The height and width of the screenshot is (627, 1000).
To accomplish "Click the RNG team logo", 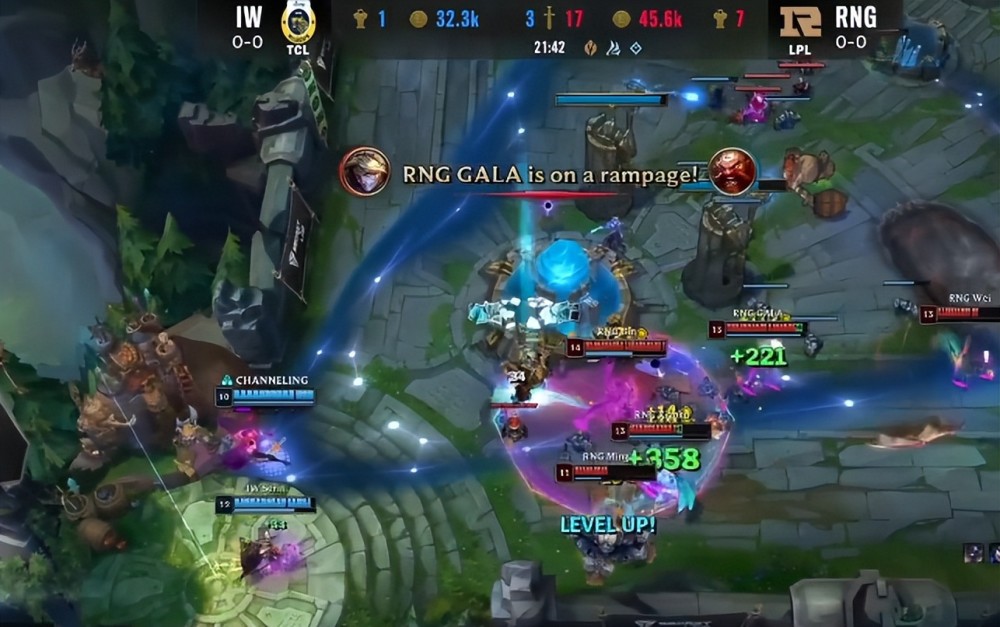I will pyautogui.click(x=800, y=21).
